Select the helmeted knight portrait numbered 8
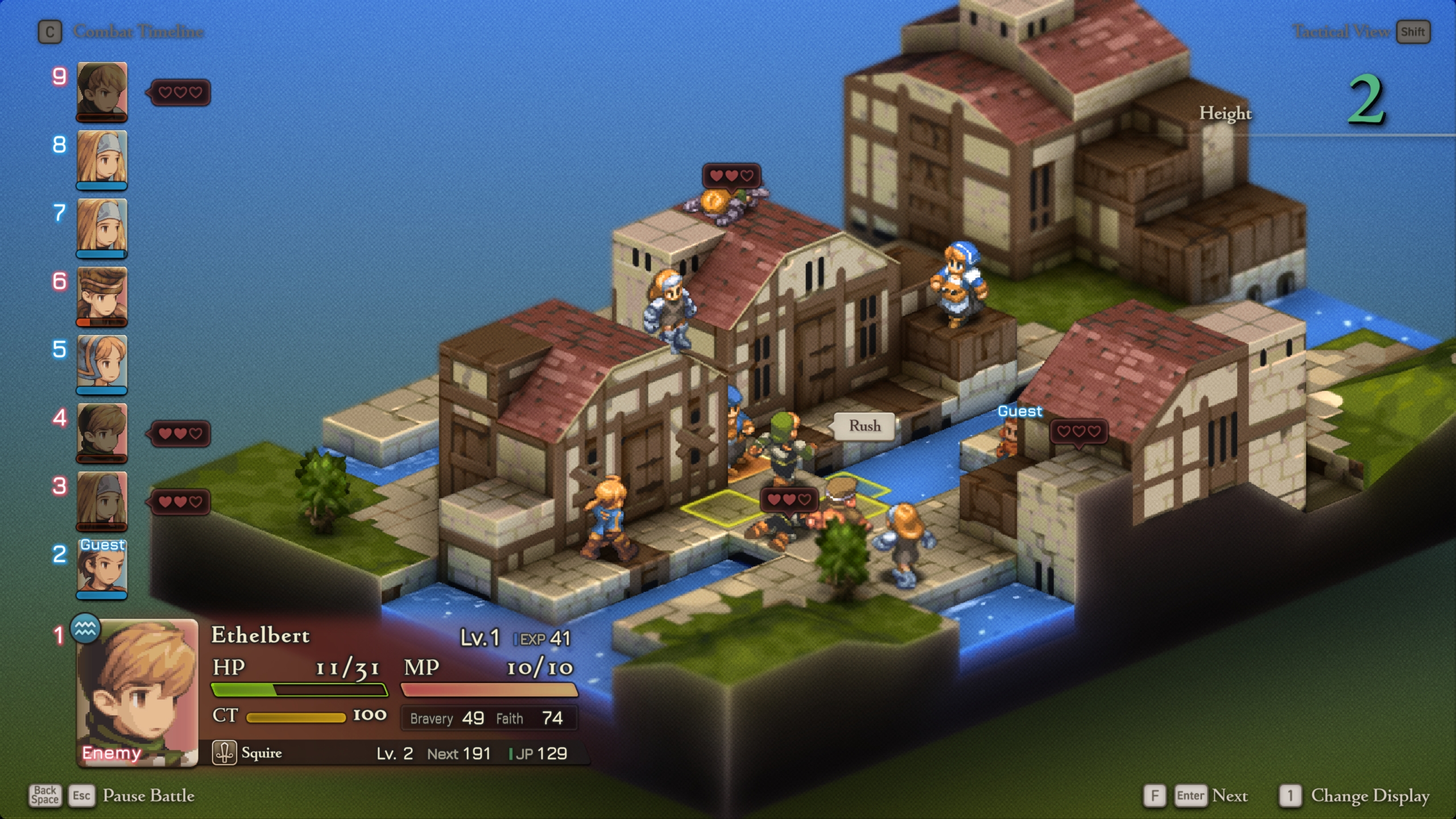Viewport: 1456px width, 819px height. point(102,159)
